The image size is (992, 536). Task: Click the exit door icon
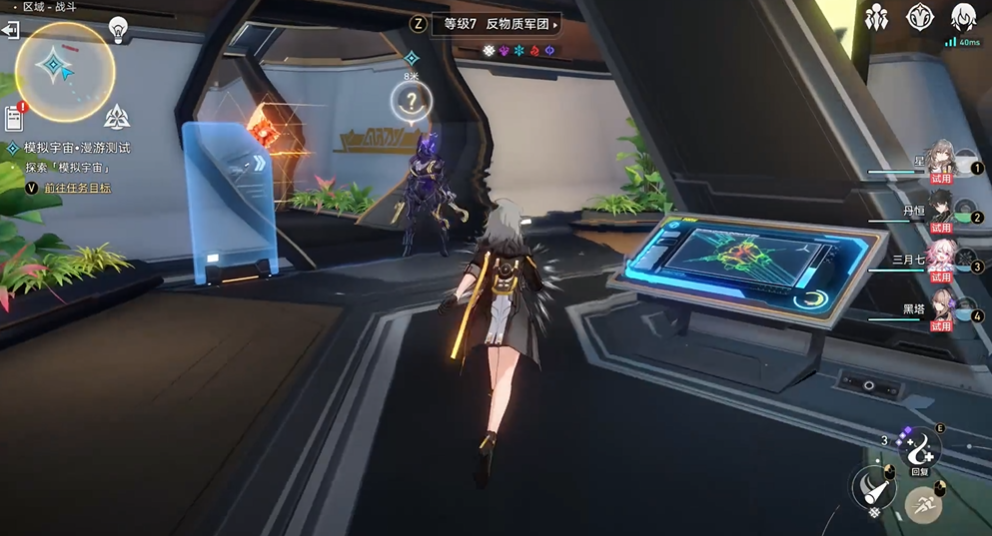[10, 31]
